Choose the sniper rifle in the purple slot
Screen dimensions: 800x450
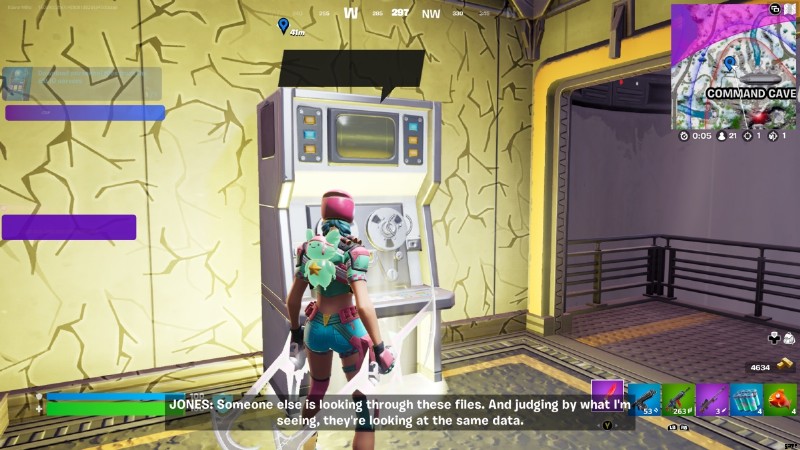click(711, 400)
